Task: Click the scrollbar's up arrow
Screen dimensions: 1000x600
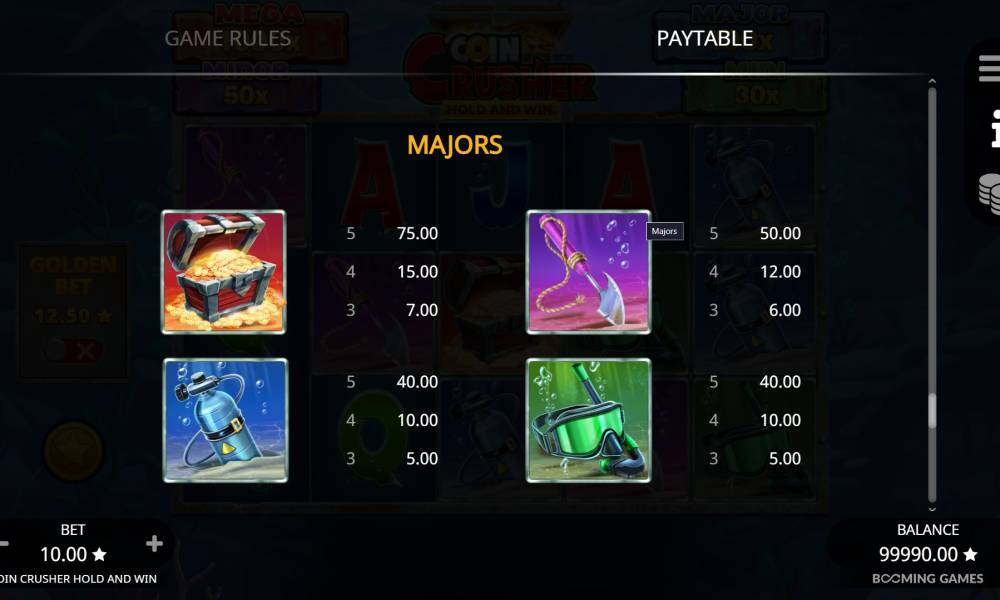Action: click(932, 81)
